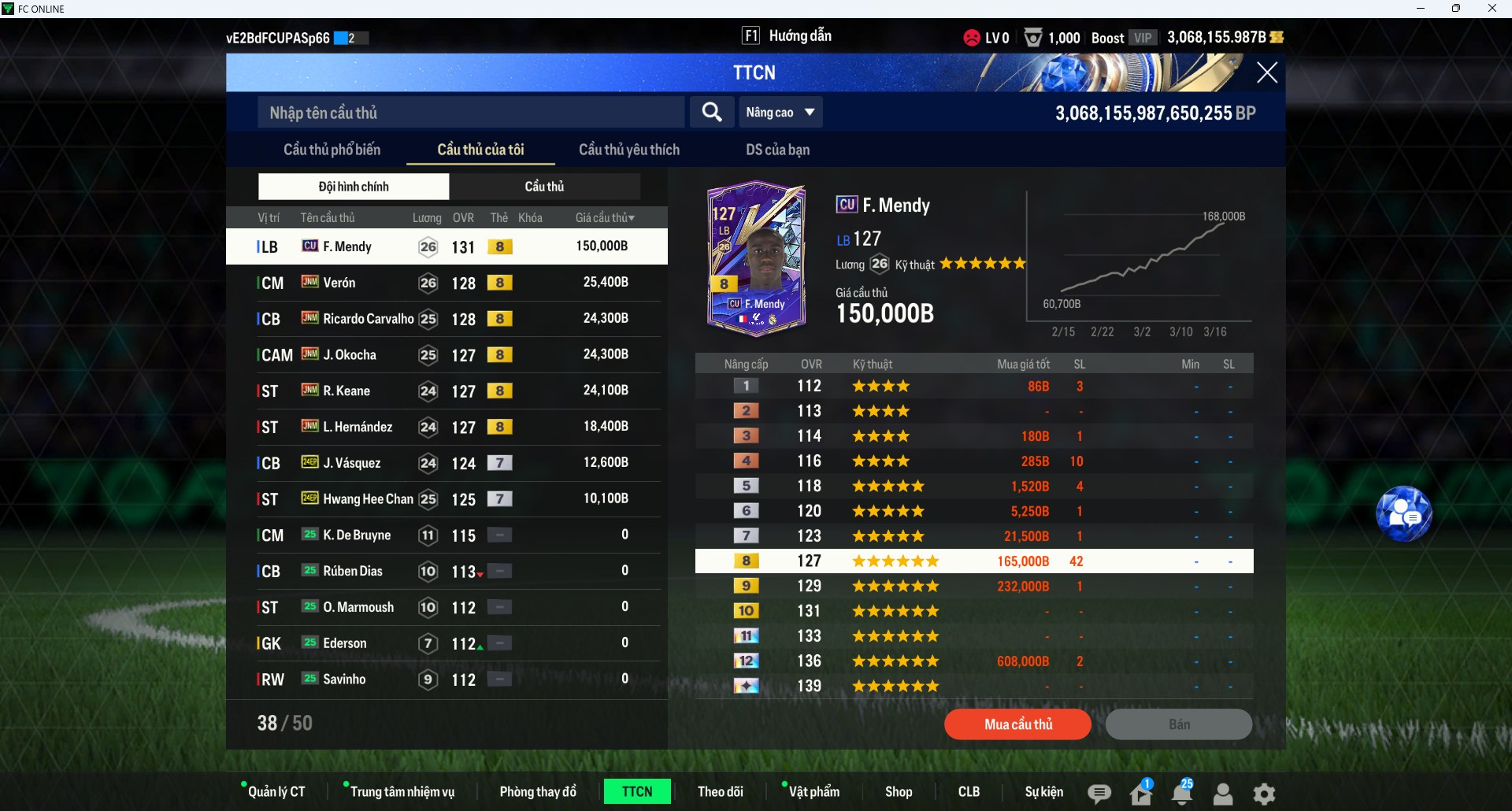The width and height of the screenshot is (1512, 811).
Task: Open the notifications bell icon
Action: point(1181,794)
